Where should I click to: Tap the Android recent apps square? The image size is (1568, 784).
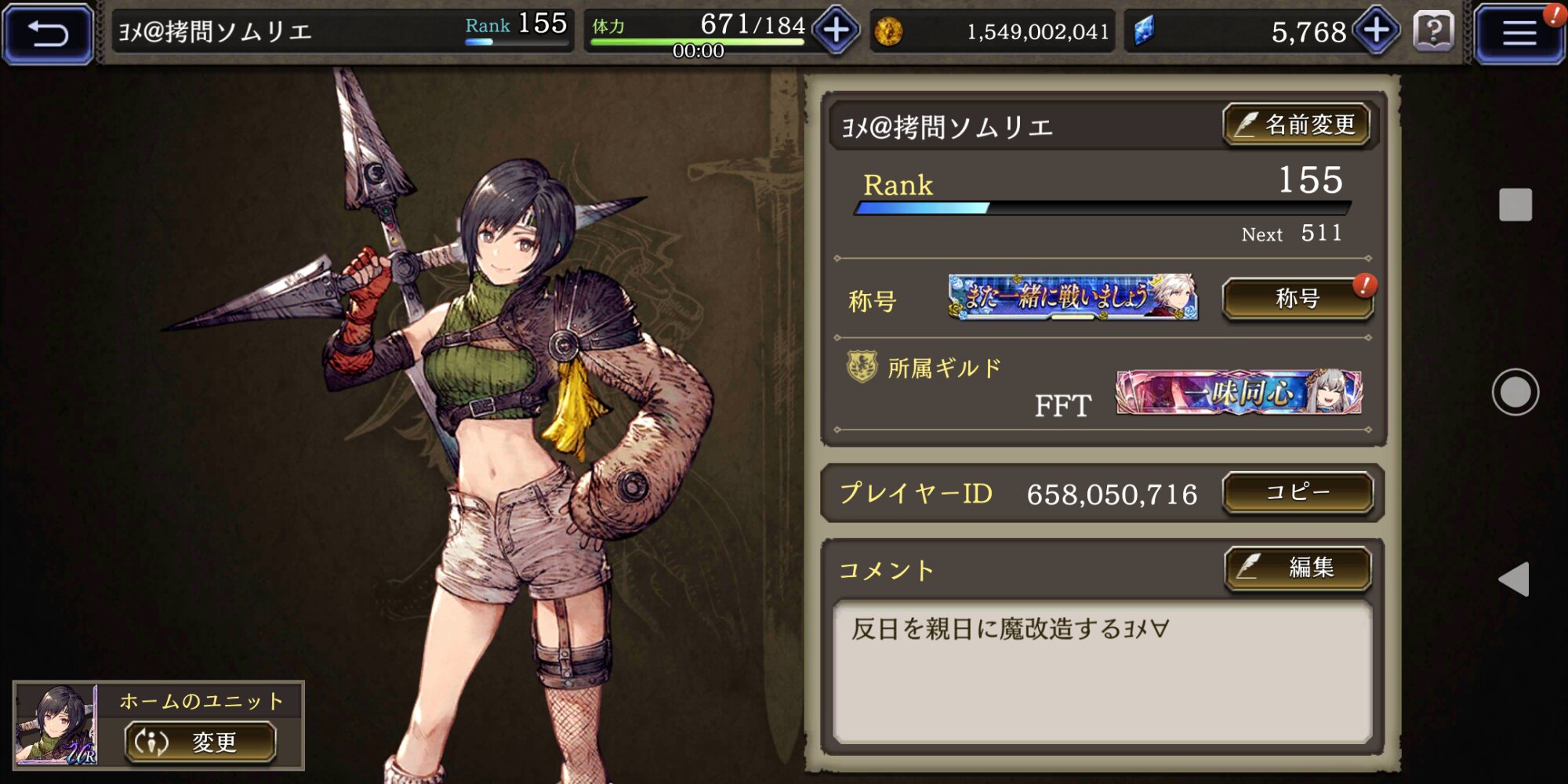[x=1515, y=205]
